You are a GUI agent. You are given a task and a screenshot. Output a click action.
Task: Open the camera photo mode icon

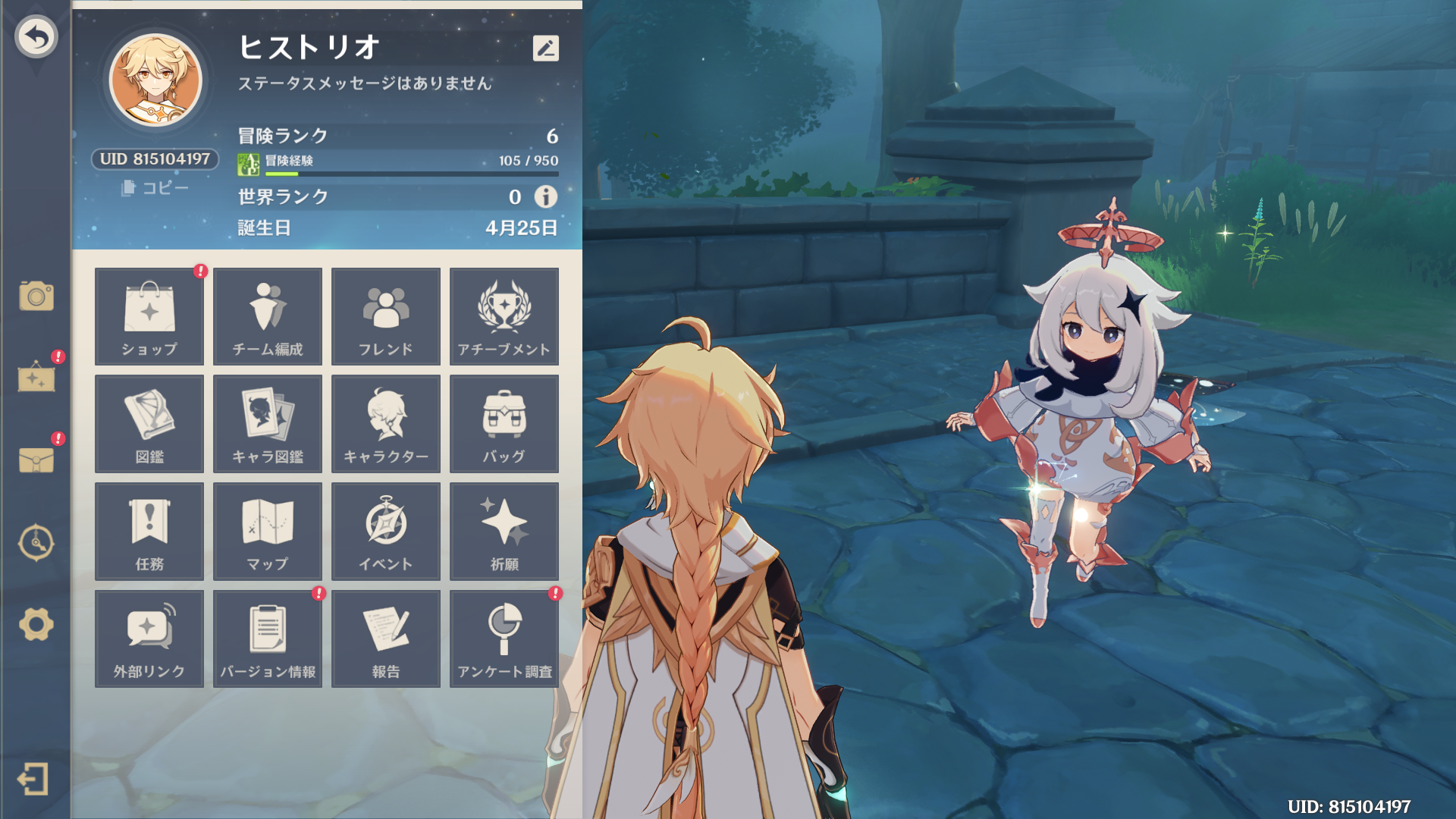click(x=36, y=296)
